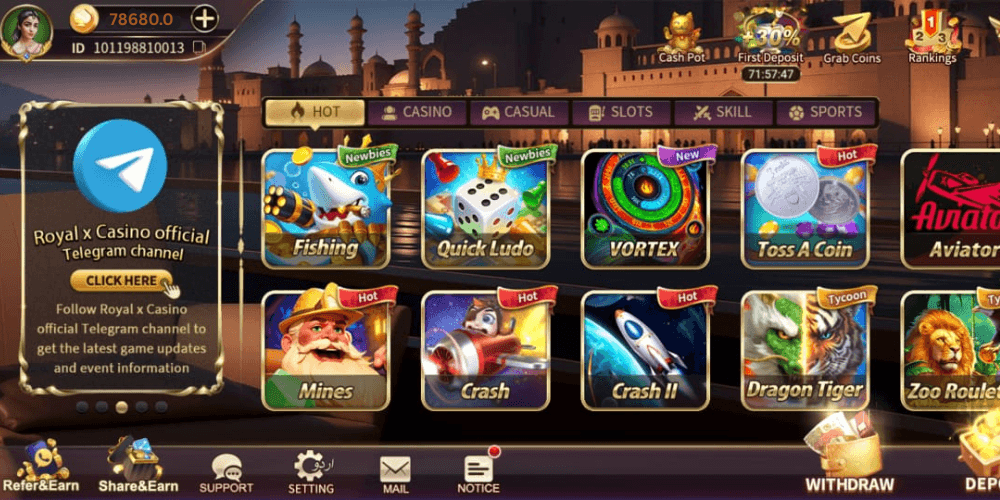This screenshot has width=1000, height=500.
Task: Play the Toss A Coin game
Action: click(x=805, y=208)
